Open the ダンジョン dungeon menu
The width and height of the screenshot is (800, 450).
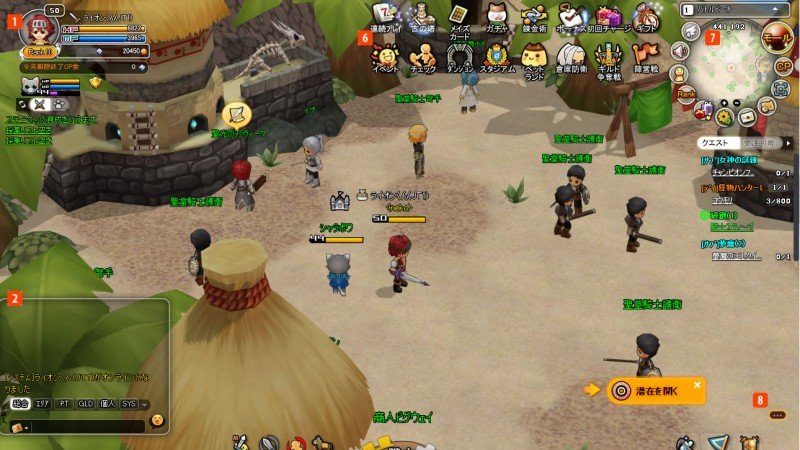pos(460,55)
